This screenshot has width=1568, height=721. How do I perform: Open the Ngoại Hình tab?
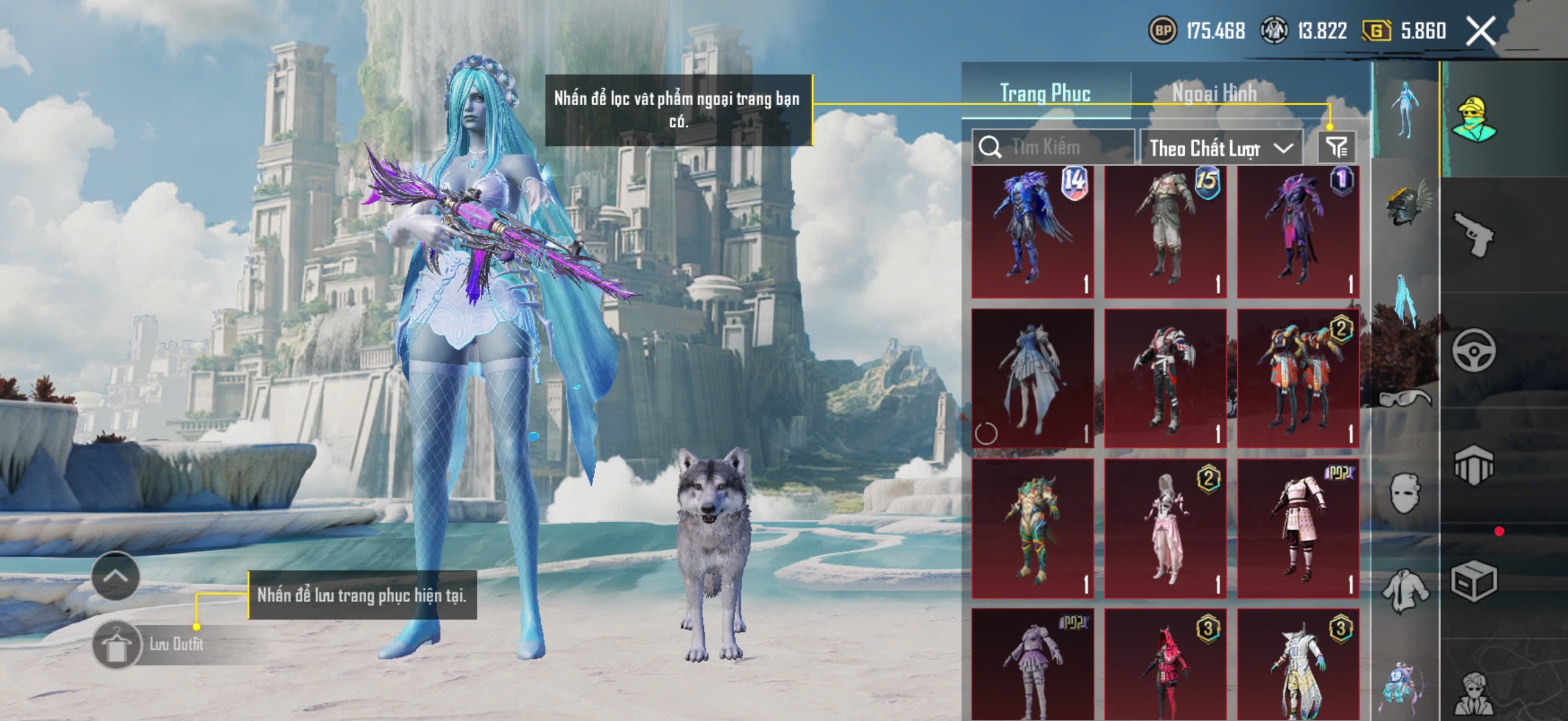click(x=1215, y=93)
